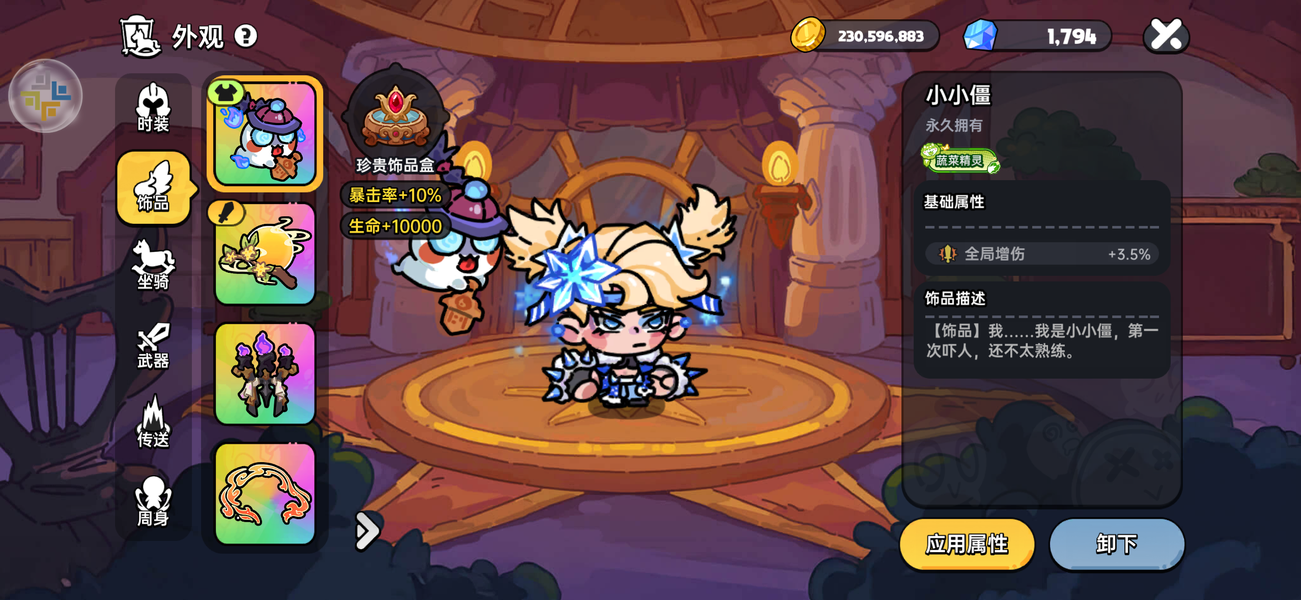The image size is (1301, 600).
Task: Open the 周身 aura tab
Action: pyautogui.click(x=153, y=501)
